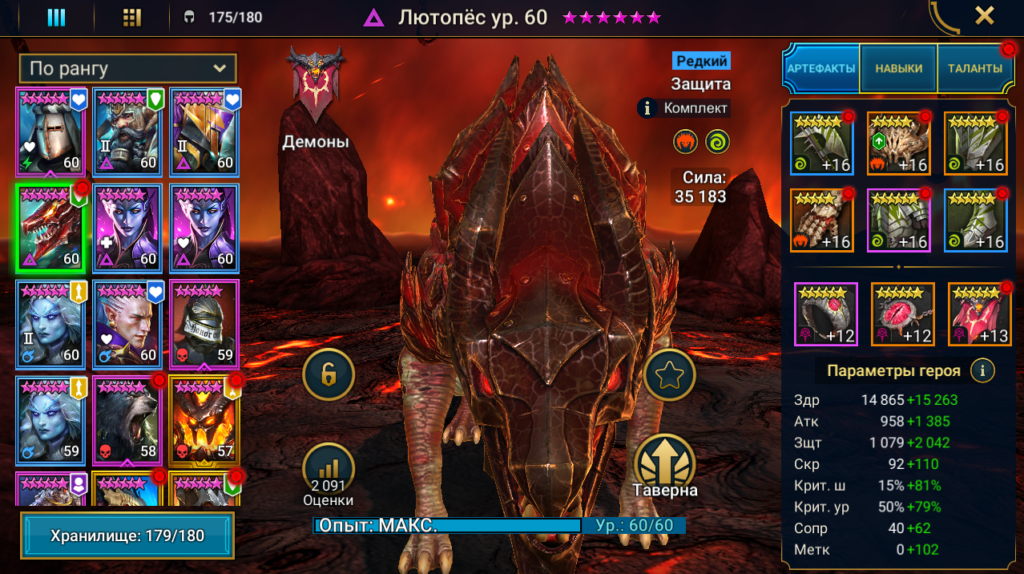The image size is (1024, 574).
Task: Click the star favourite button
Action: [x=669, y=373]
